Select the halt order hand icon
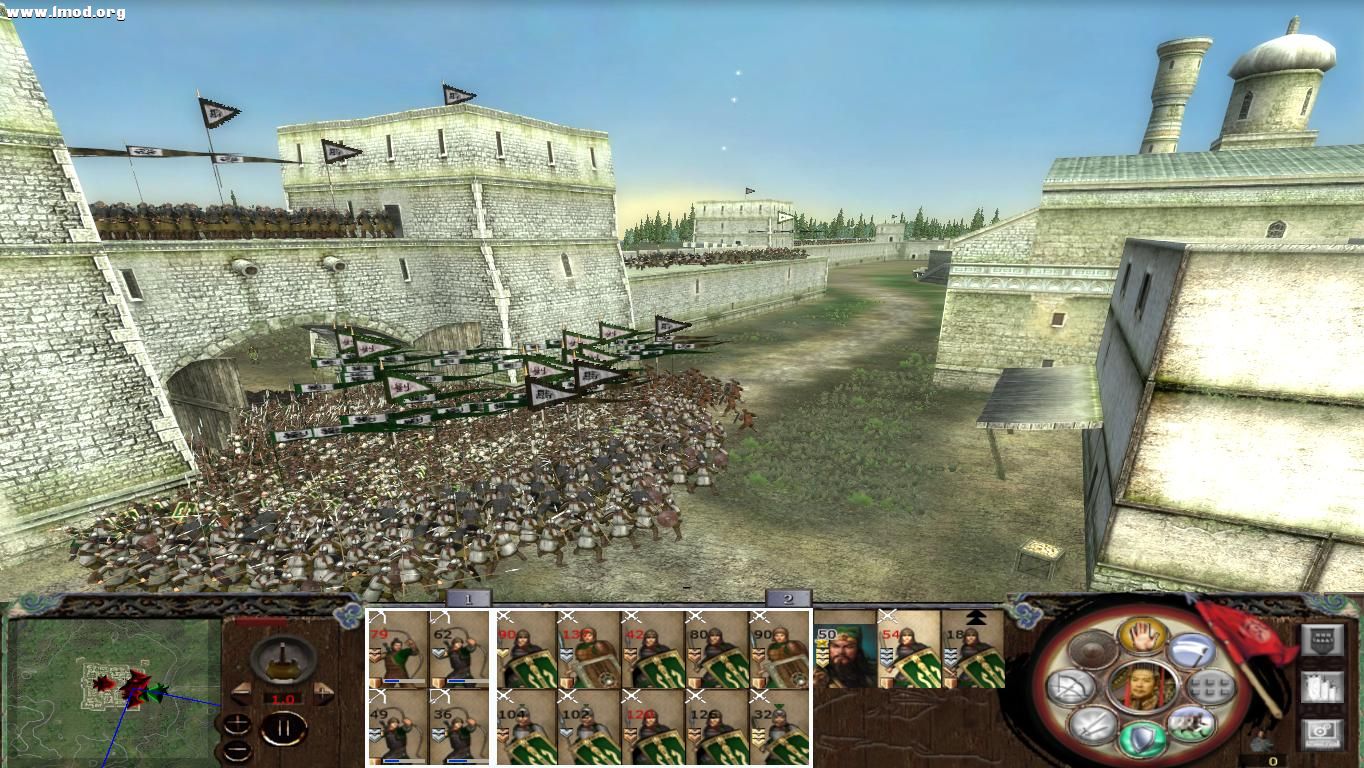This screenshot has height=768, width=1364. pyautogui.click(x=1143, y=638)
